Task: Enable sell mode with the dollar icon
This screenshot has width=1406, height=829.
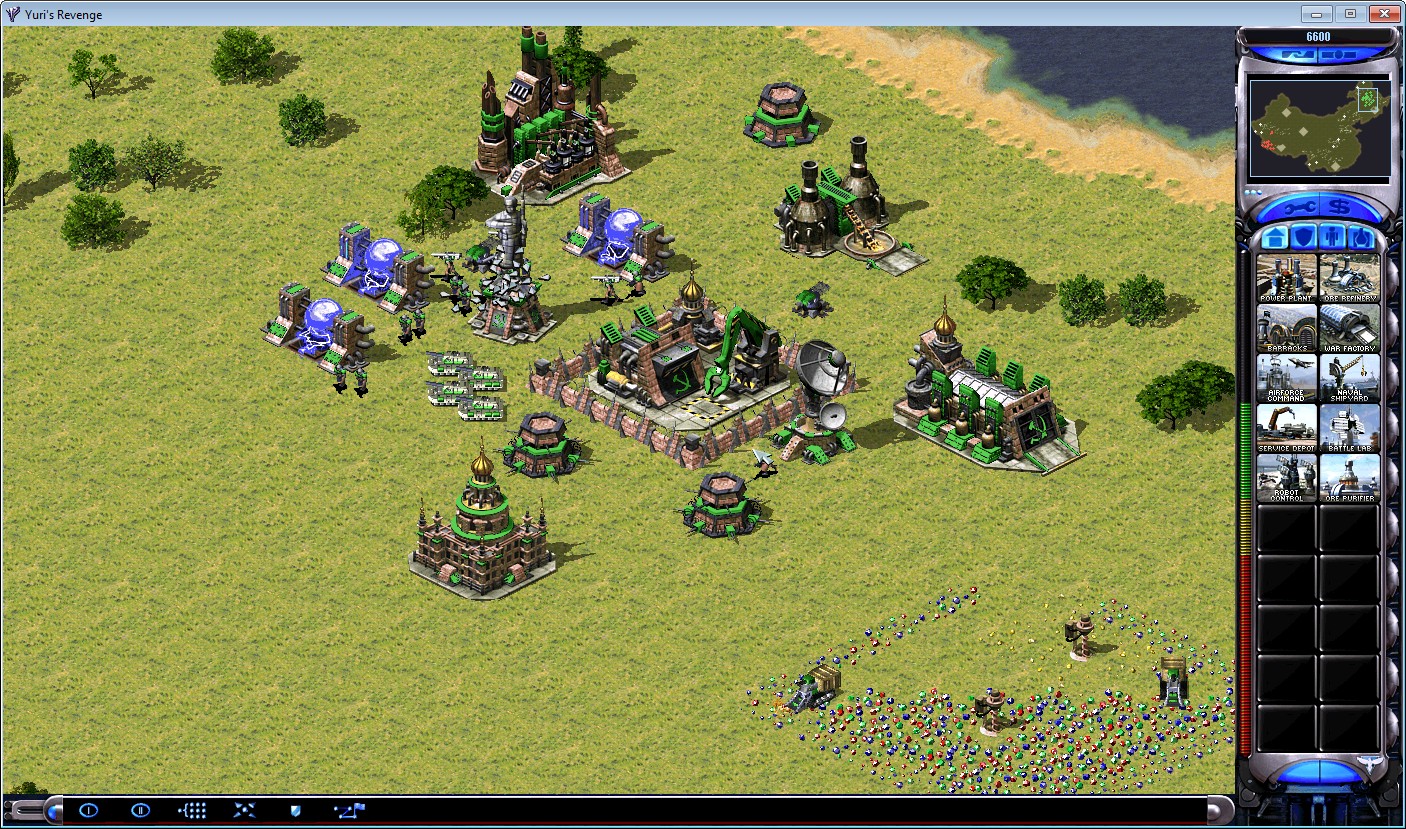Action: [1340, 207]
